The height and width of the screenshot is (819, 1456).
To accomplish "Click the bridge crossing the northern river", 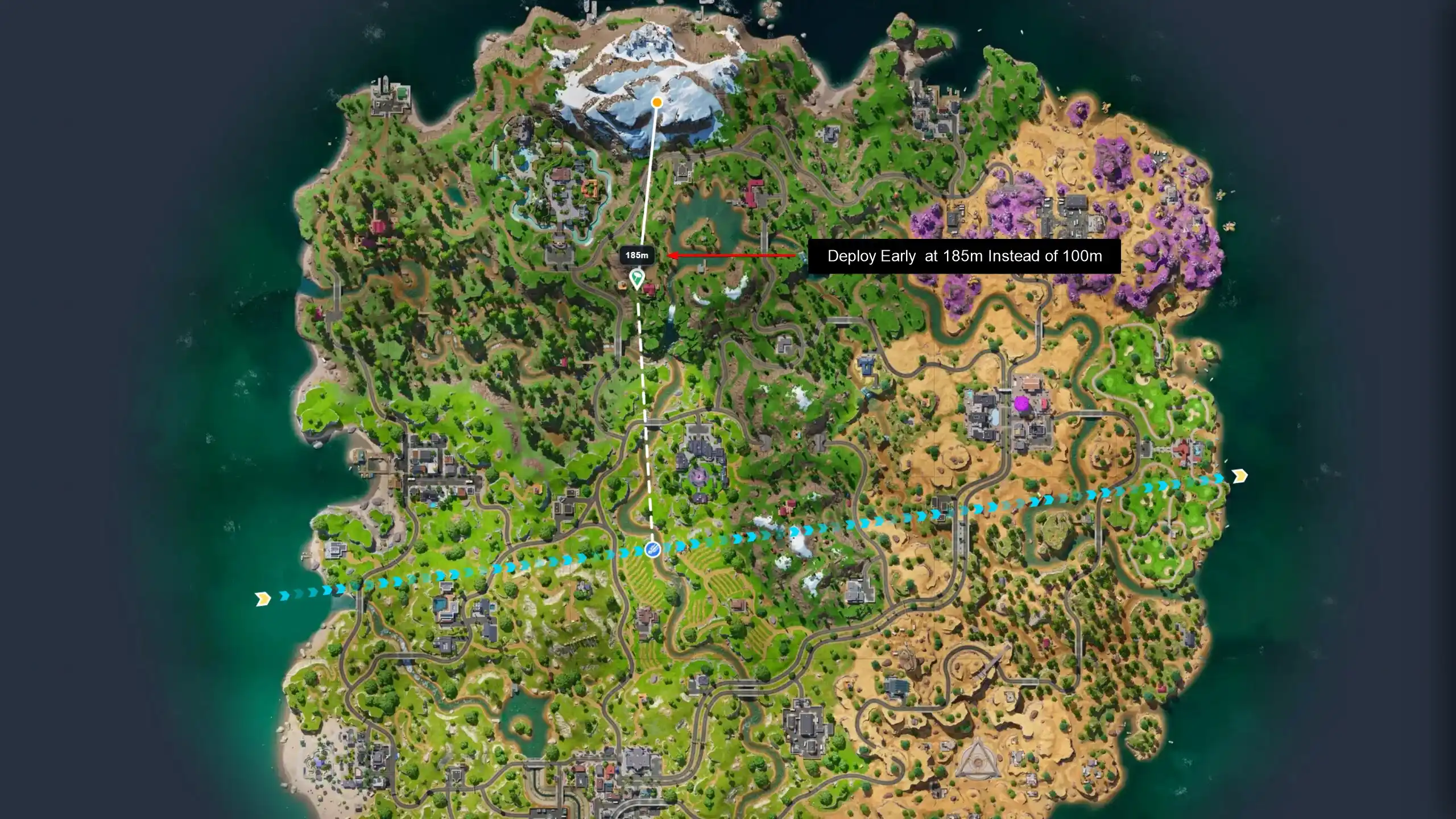I will point(764,238).
